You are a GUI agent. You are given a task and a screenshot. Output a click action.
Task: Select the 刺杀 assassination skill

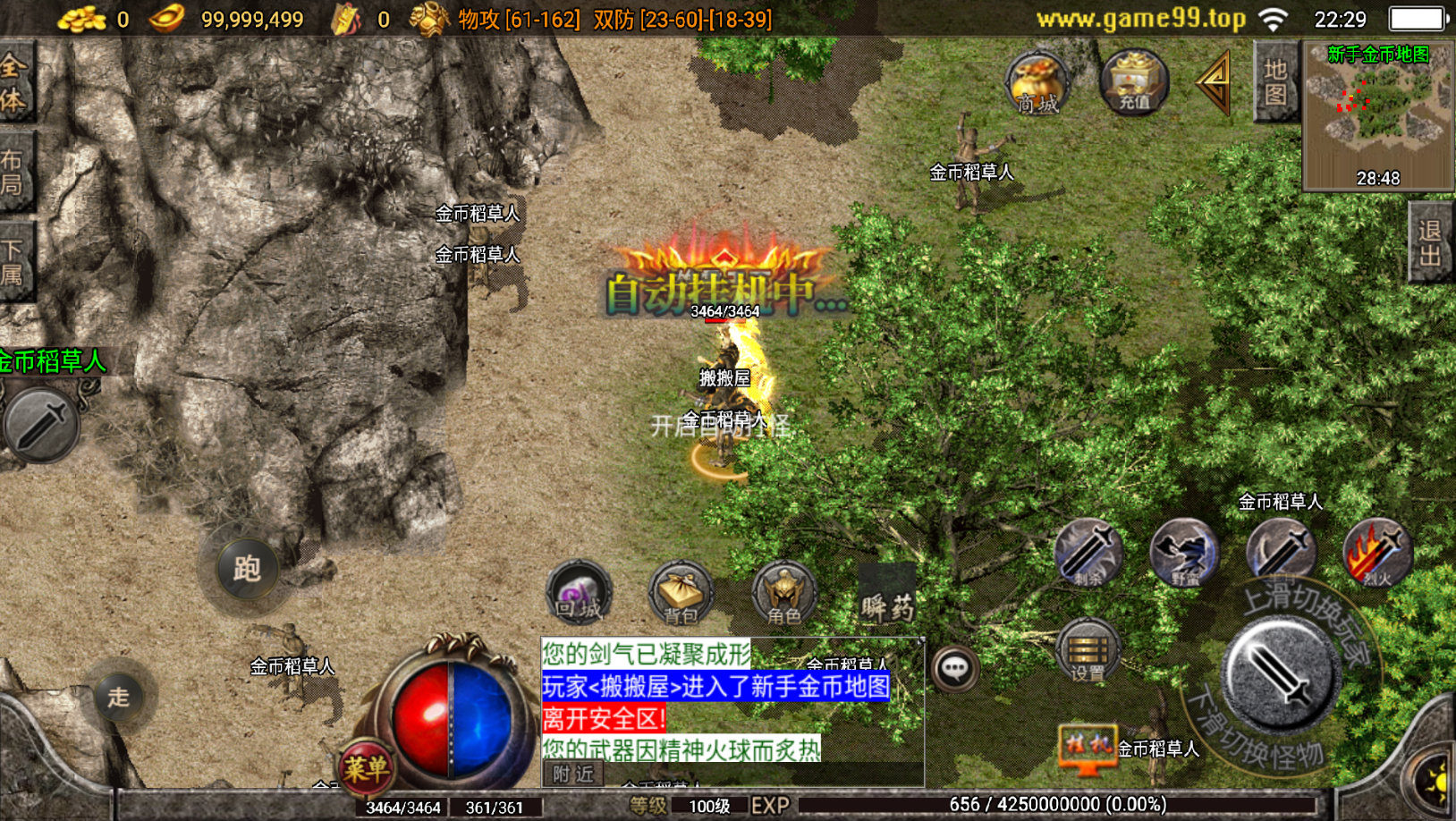coord(1089,554)
